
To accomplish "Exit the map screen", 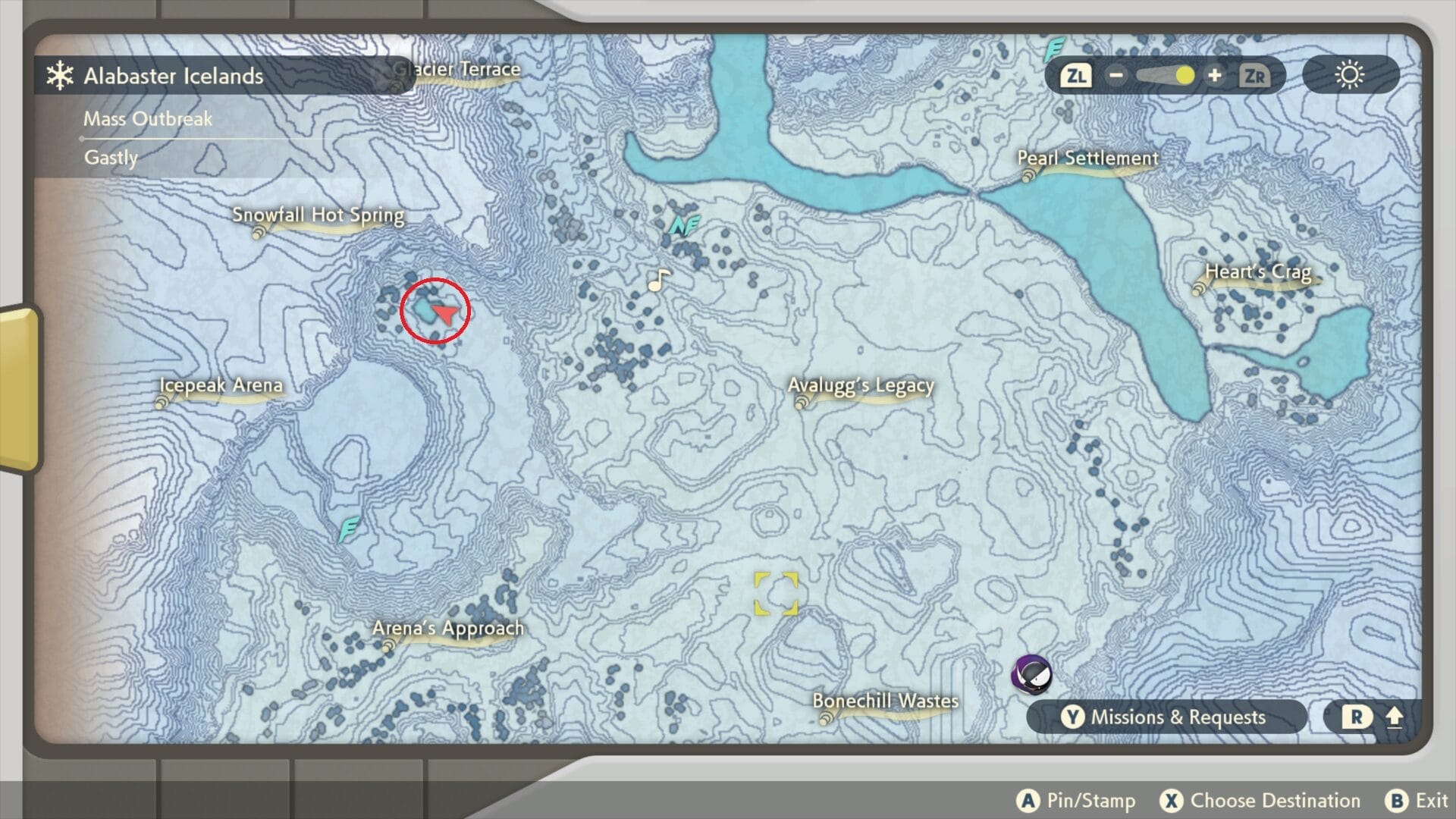I will click(1417, 801).
